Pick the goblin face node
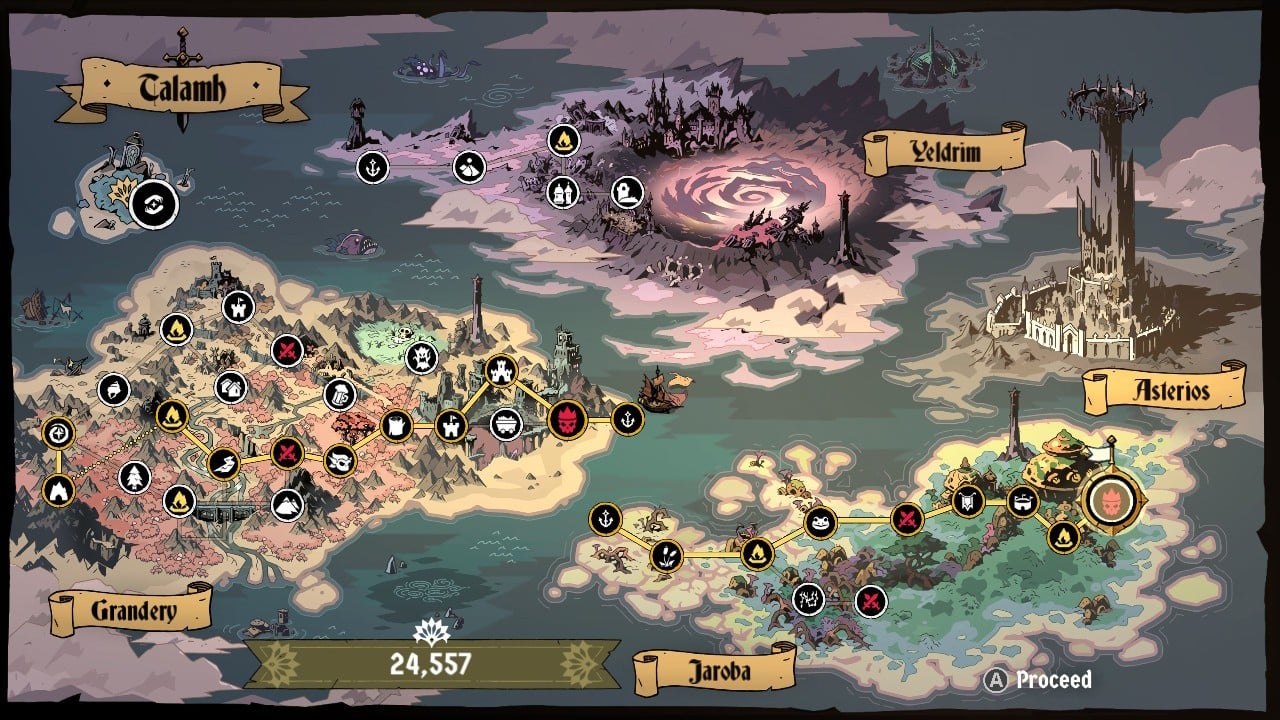This screenshot has height=720, width=1280. (341, 460)
